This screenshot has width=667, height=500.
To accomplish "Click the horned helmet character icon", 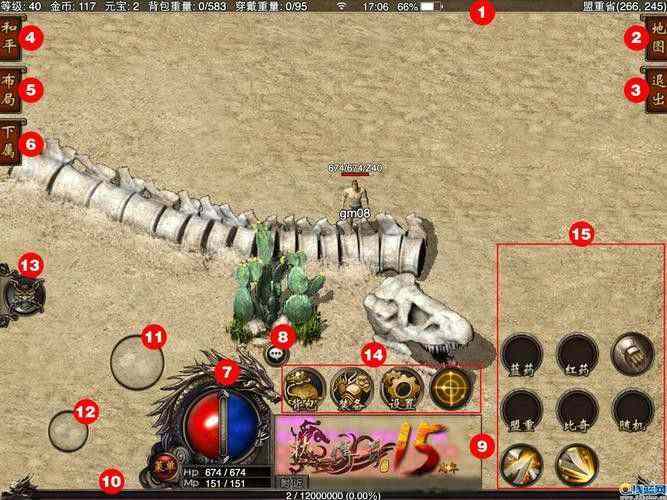I will [x=21, y=294].
